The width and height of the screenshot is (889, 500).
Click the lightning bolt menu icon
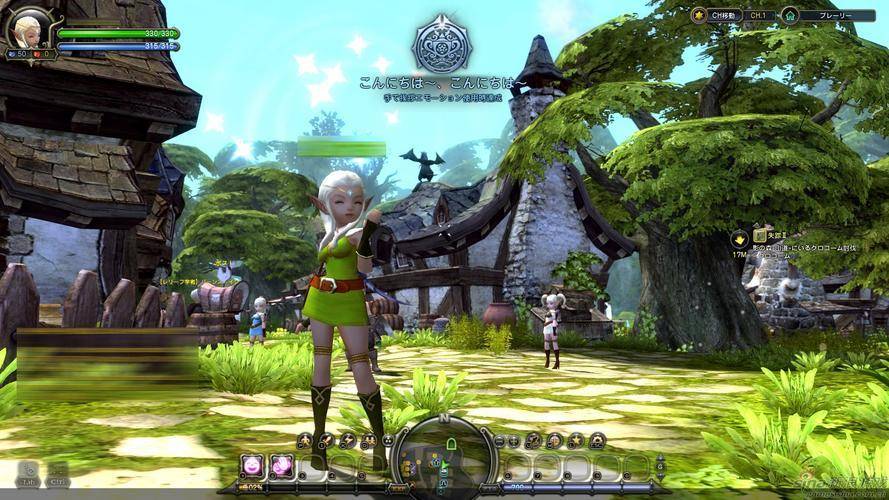click(x=347, y=440)
